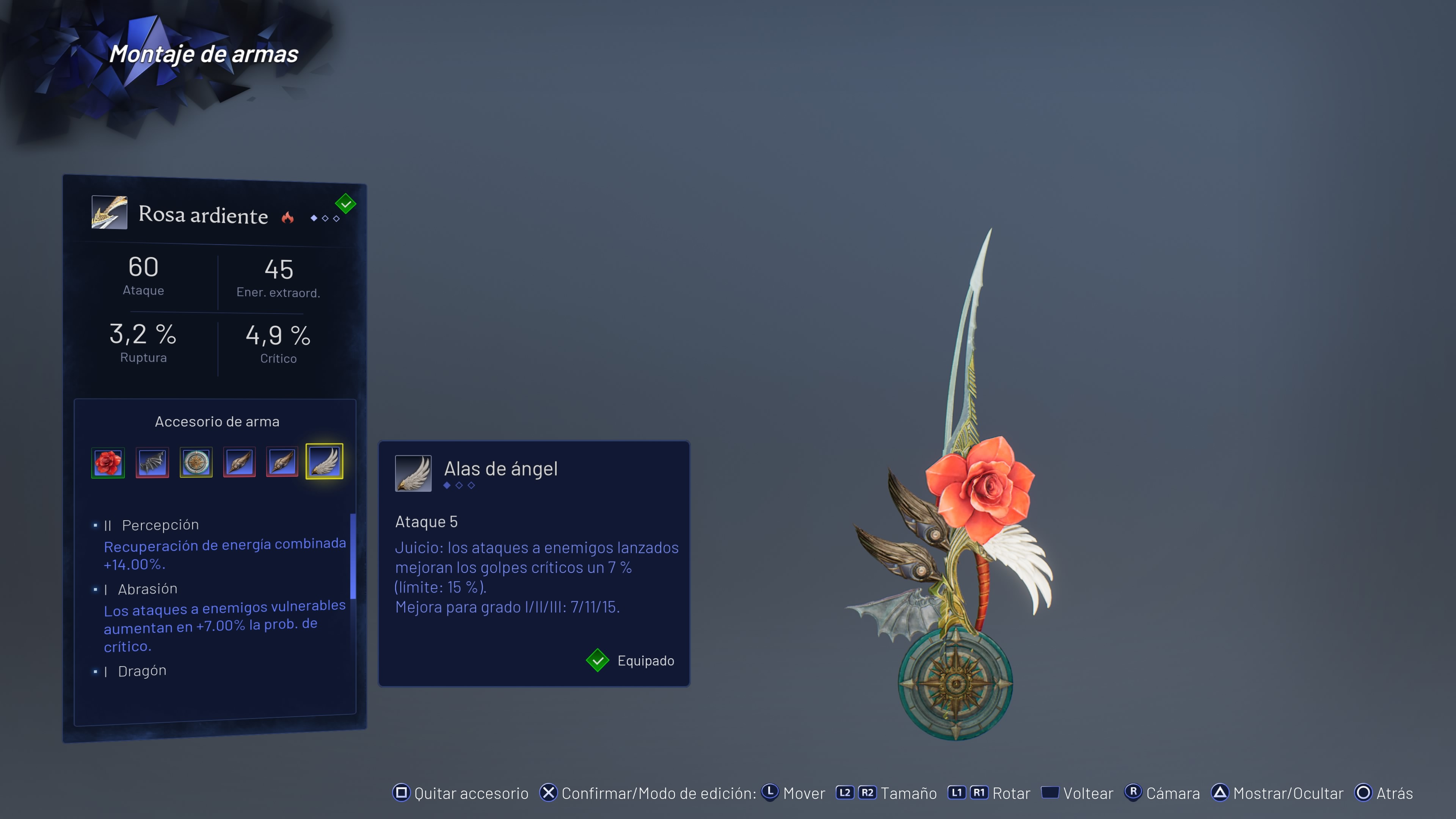Select the Dragón perk entry

point(142,671)
